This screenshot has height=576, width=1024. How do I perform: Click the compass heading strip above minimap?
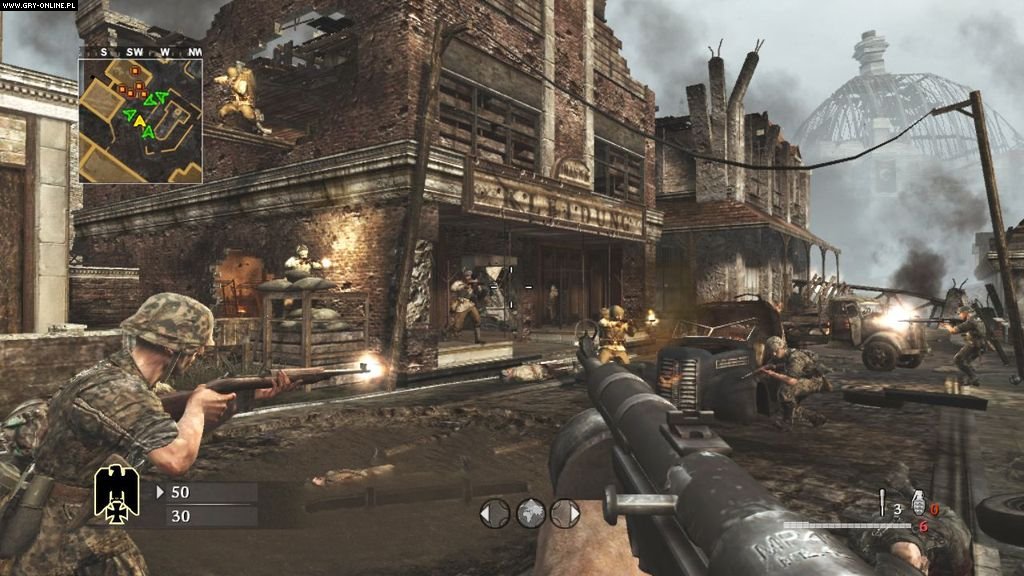tap(141, 51)
